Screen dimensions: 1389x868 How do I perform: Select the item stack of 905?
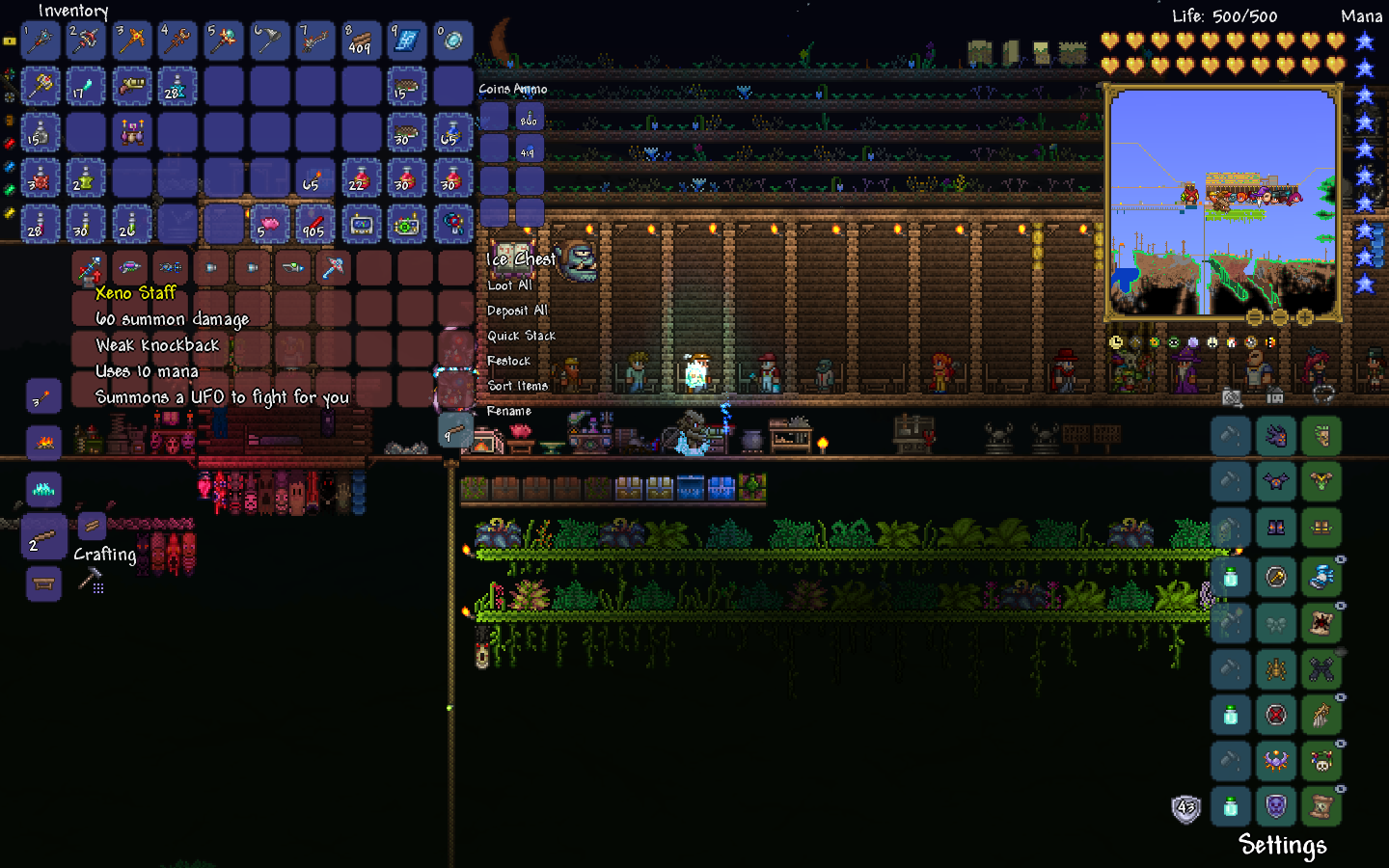pyautogui.click(x=314, y=225)
